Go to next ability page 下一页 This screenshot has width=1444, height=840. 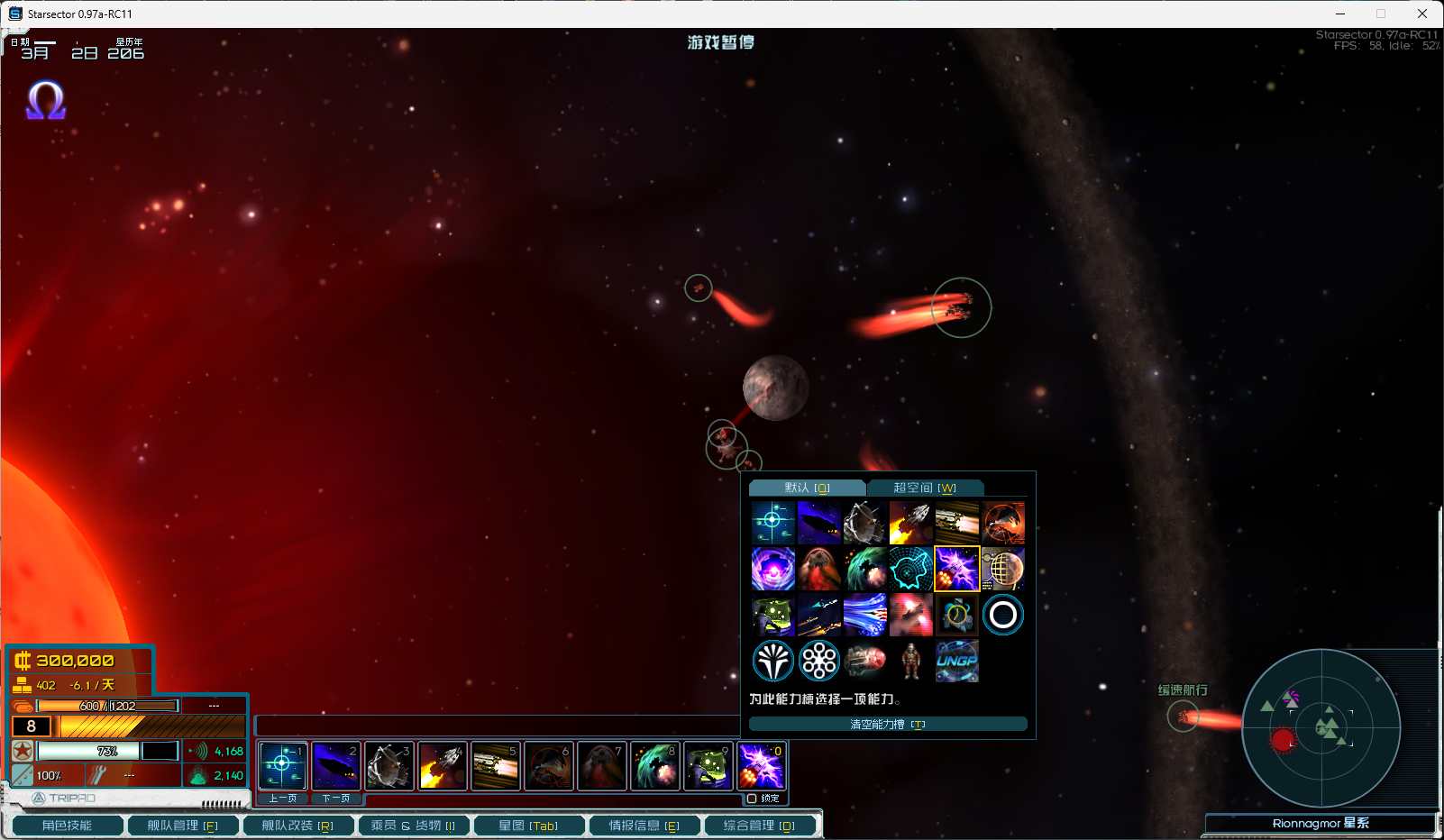(x=336, y=799)
